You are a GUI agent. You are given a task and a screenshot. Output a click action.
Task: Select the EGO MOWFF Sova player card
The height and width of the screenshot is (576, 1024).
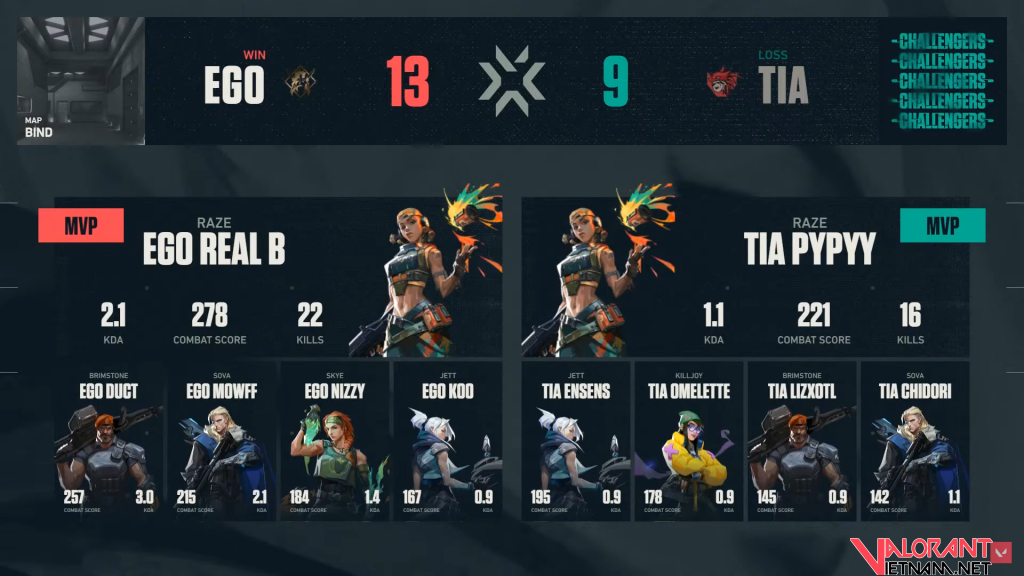pos(222,440)
